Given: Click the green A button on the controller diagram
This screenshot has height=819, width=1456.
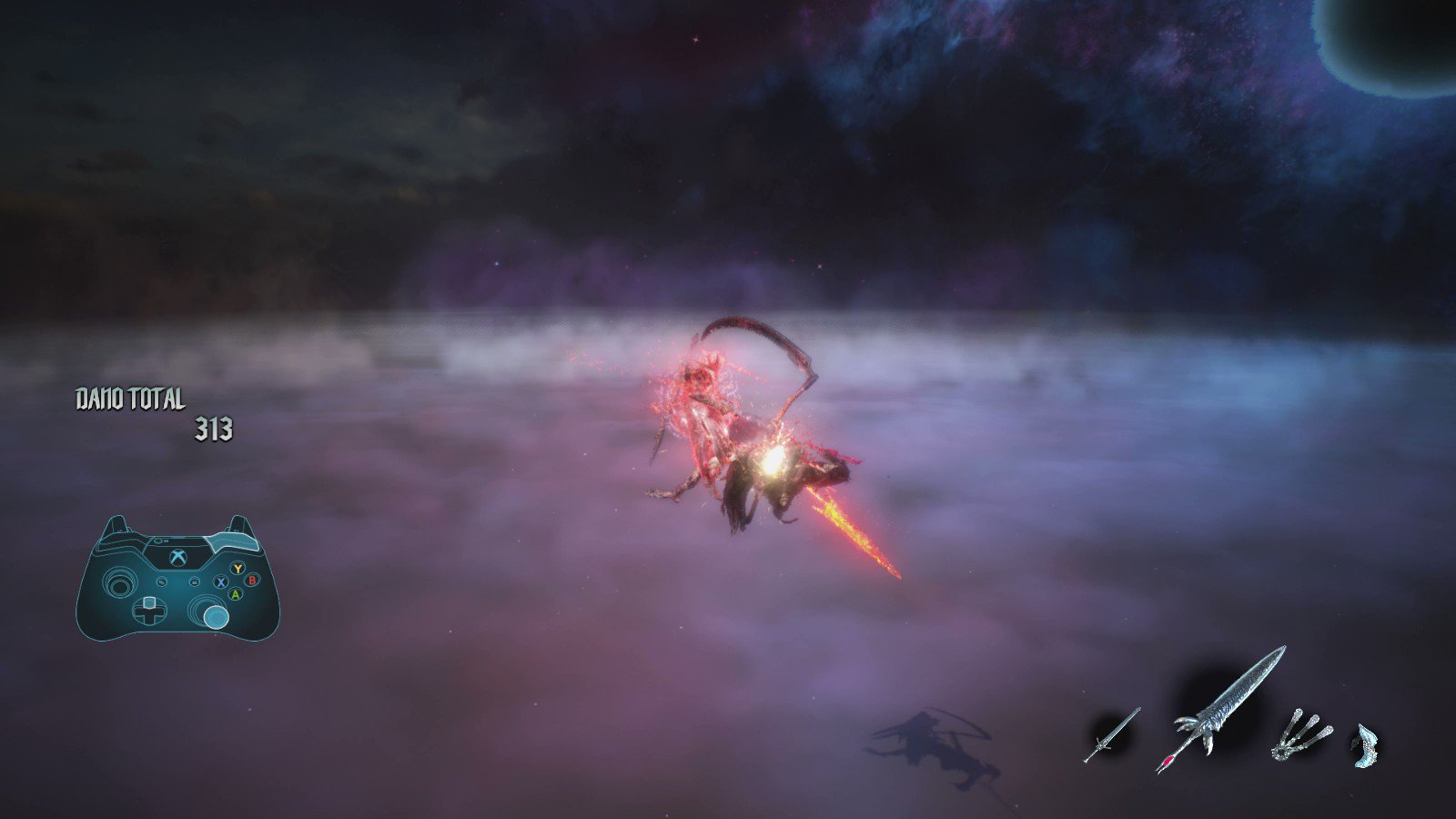Looking at the screenshot, I should [x=235, y=594].
